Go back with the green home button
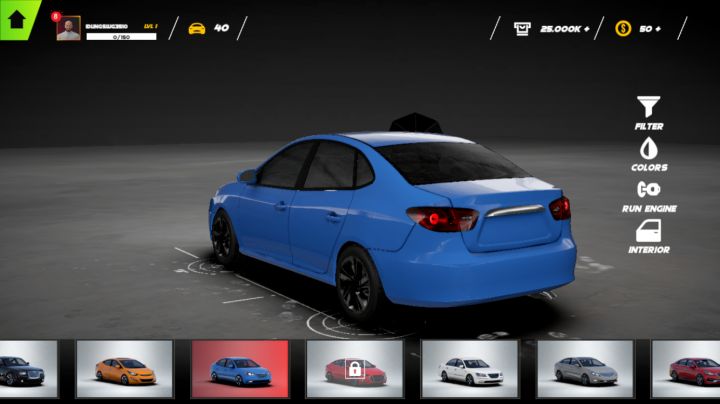Viewport: 720px width, 404px height. [17, 18]
